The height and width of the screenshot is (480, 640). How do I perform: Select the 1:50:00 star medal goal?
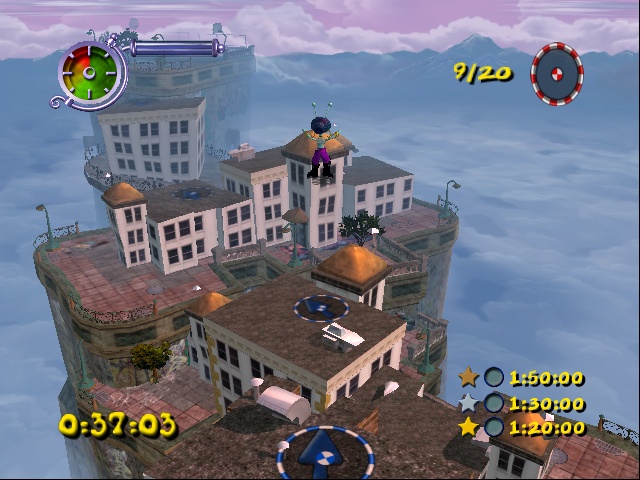(x=521, y=378)
